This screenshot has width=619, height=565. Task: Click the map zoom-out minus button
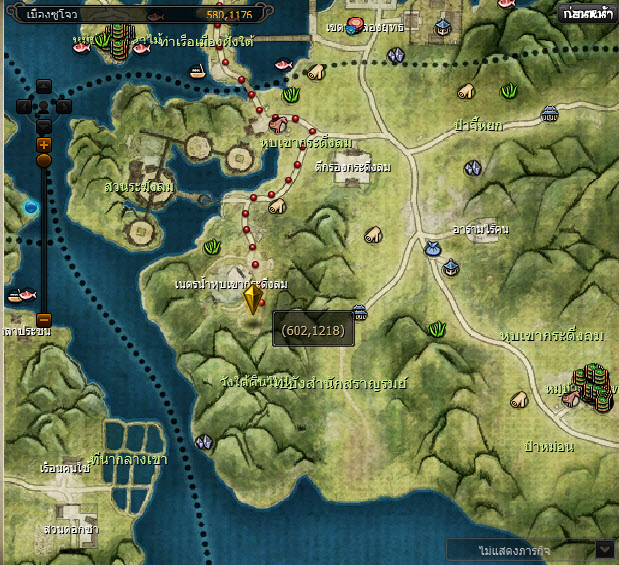[44, 319]
